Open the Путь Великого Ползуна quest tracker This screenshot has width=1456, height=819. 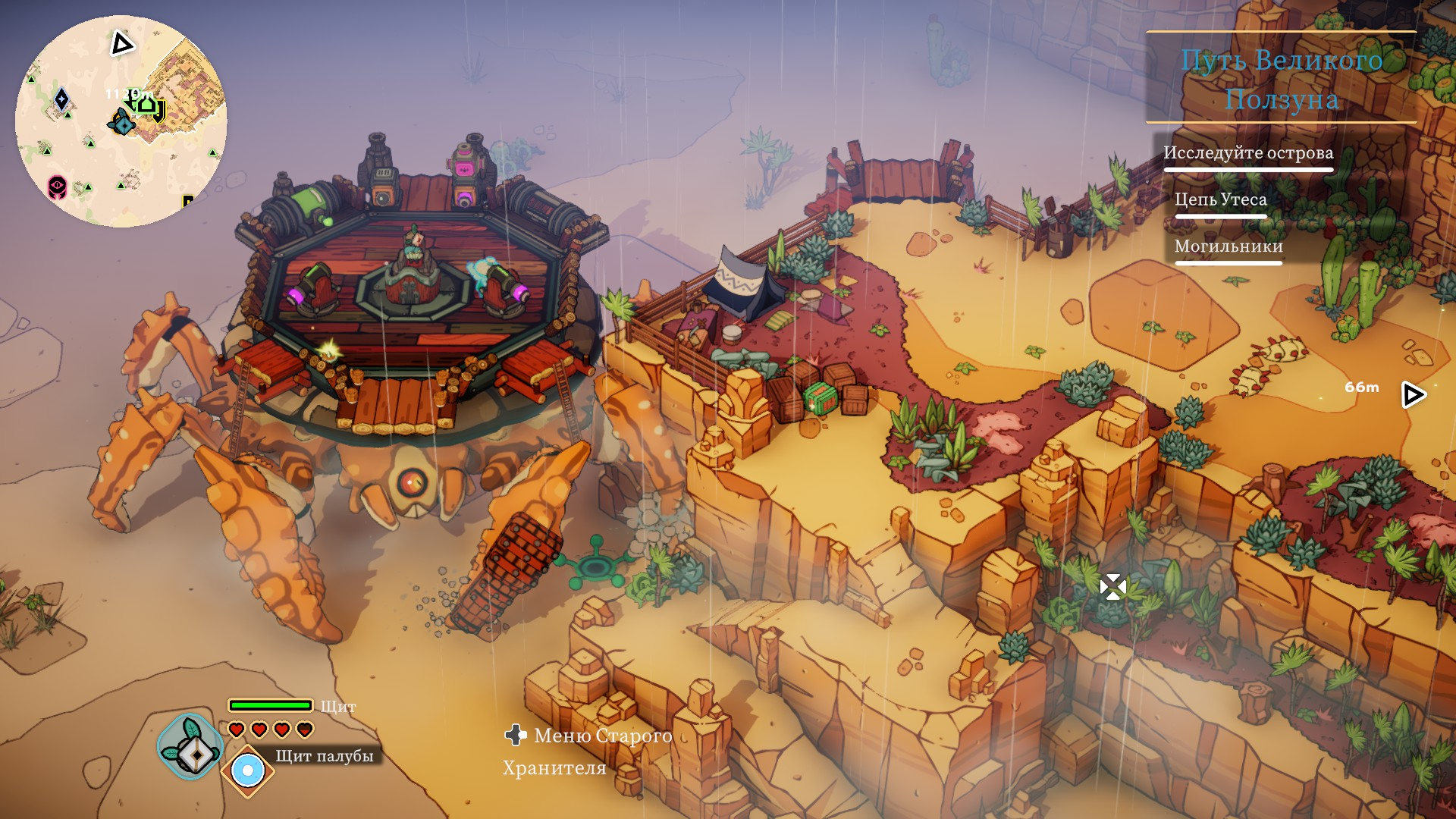click(1281, 79)
